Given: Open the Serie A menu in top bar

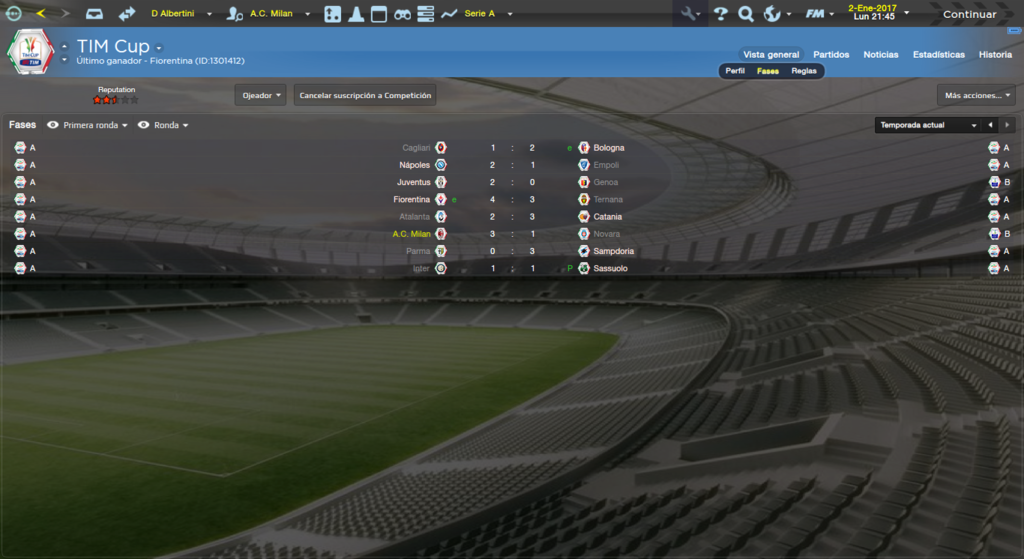Looking at the screenshot, I should (488, 14).
